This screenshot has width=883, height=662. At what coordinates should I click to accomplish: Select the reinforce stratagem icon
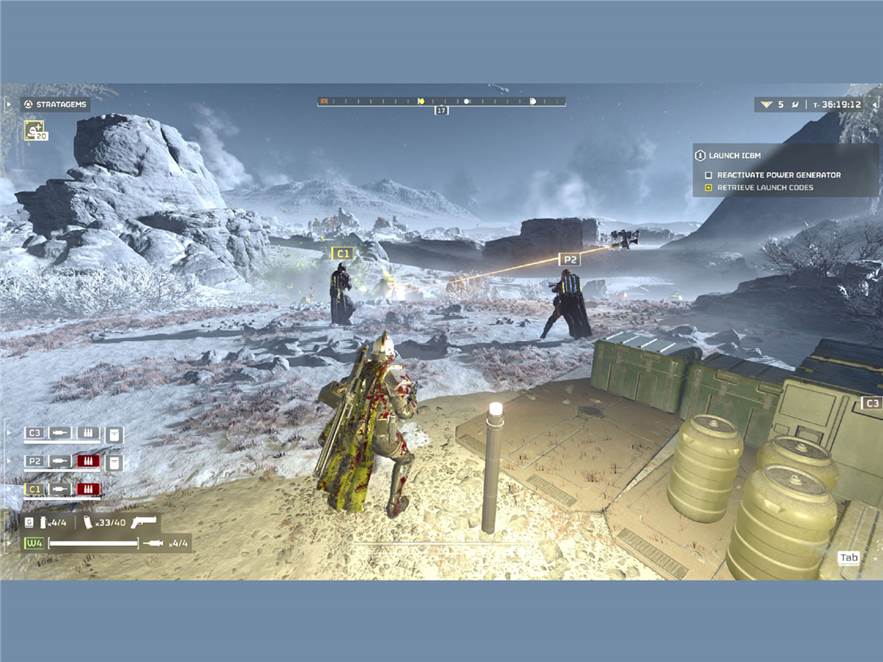(35, 131)
